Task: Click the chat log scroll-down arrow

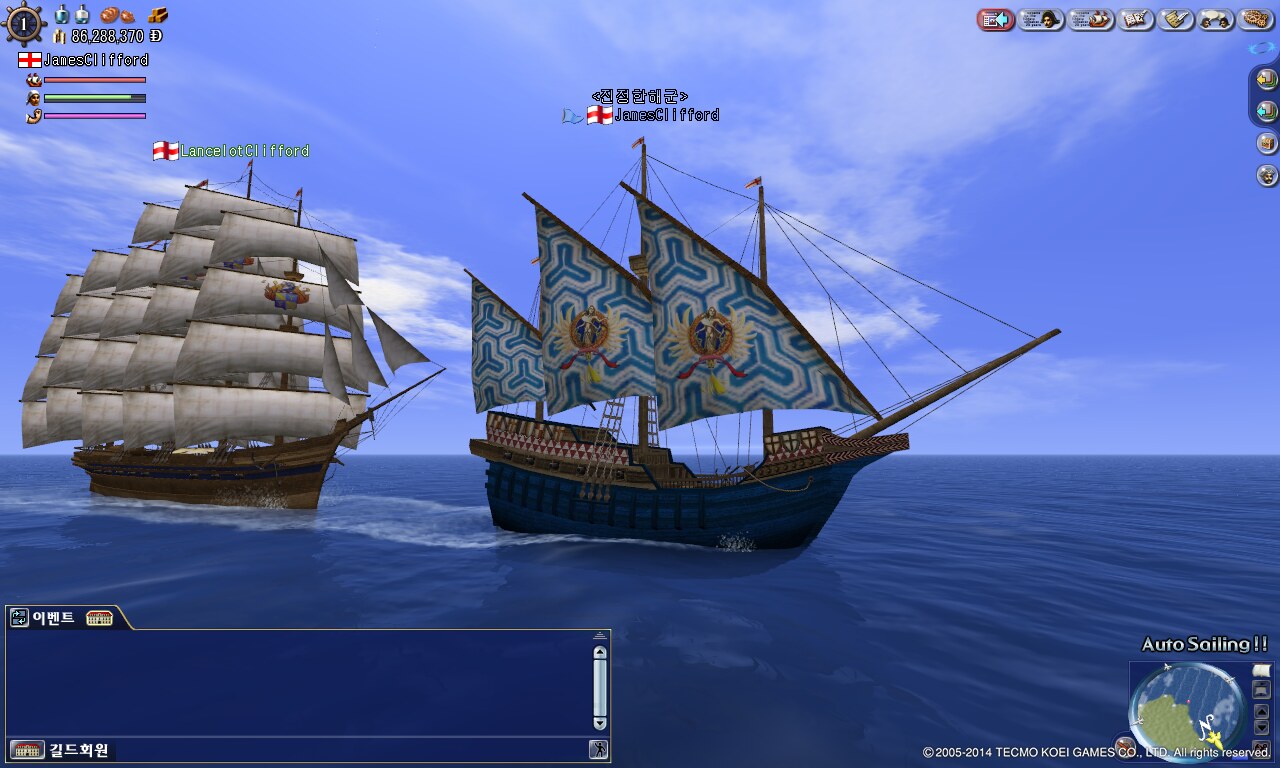Action: [600, 723]
